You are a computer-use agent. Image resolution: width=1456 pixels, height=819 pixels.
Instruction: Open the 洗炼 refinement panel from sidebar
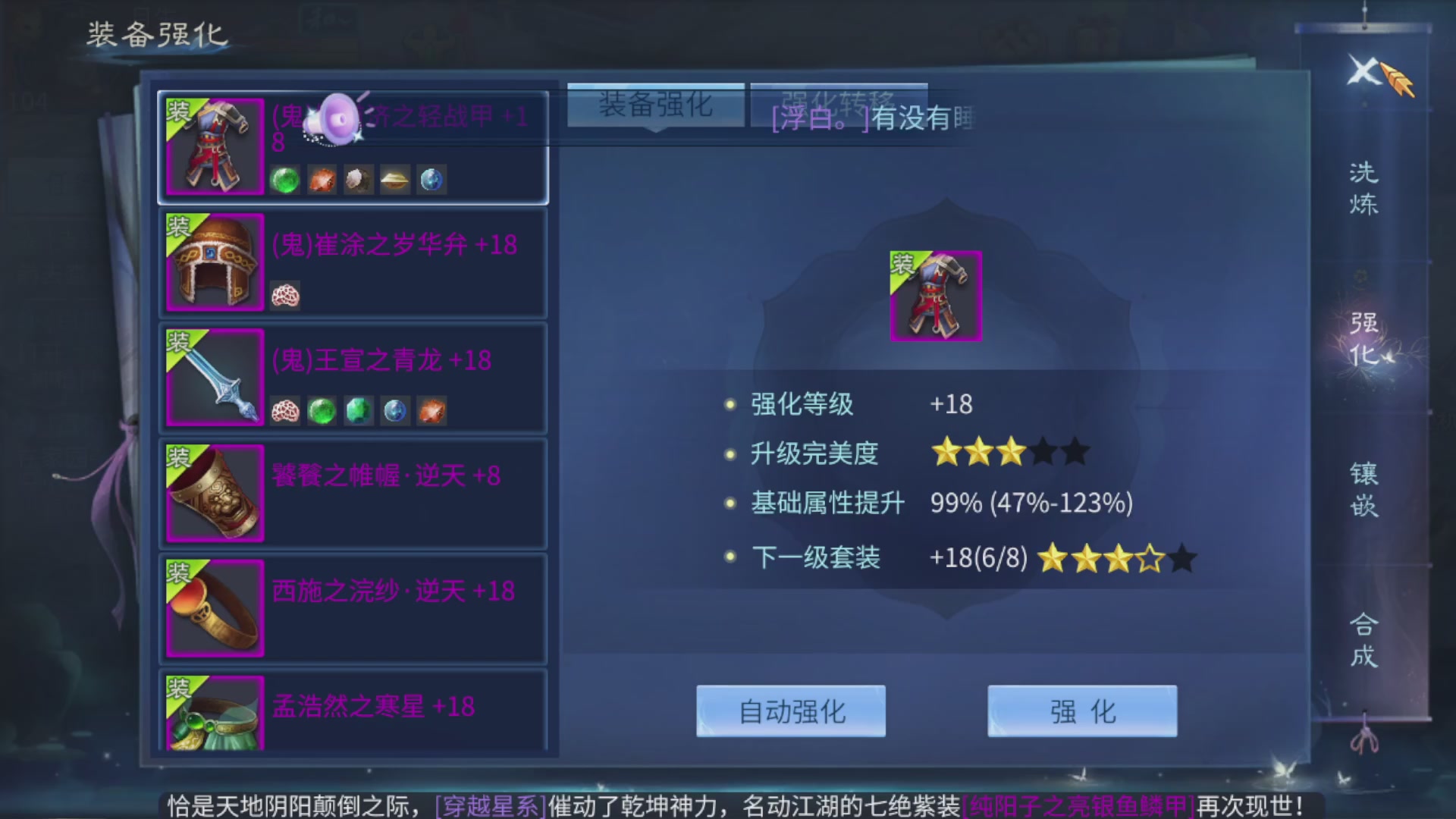[1365, 190]
